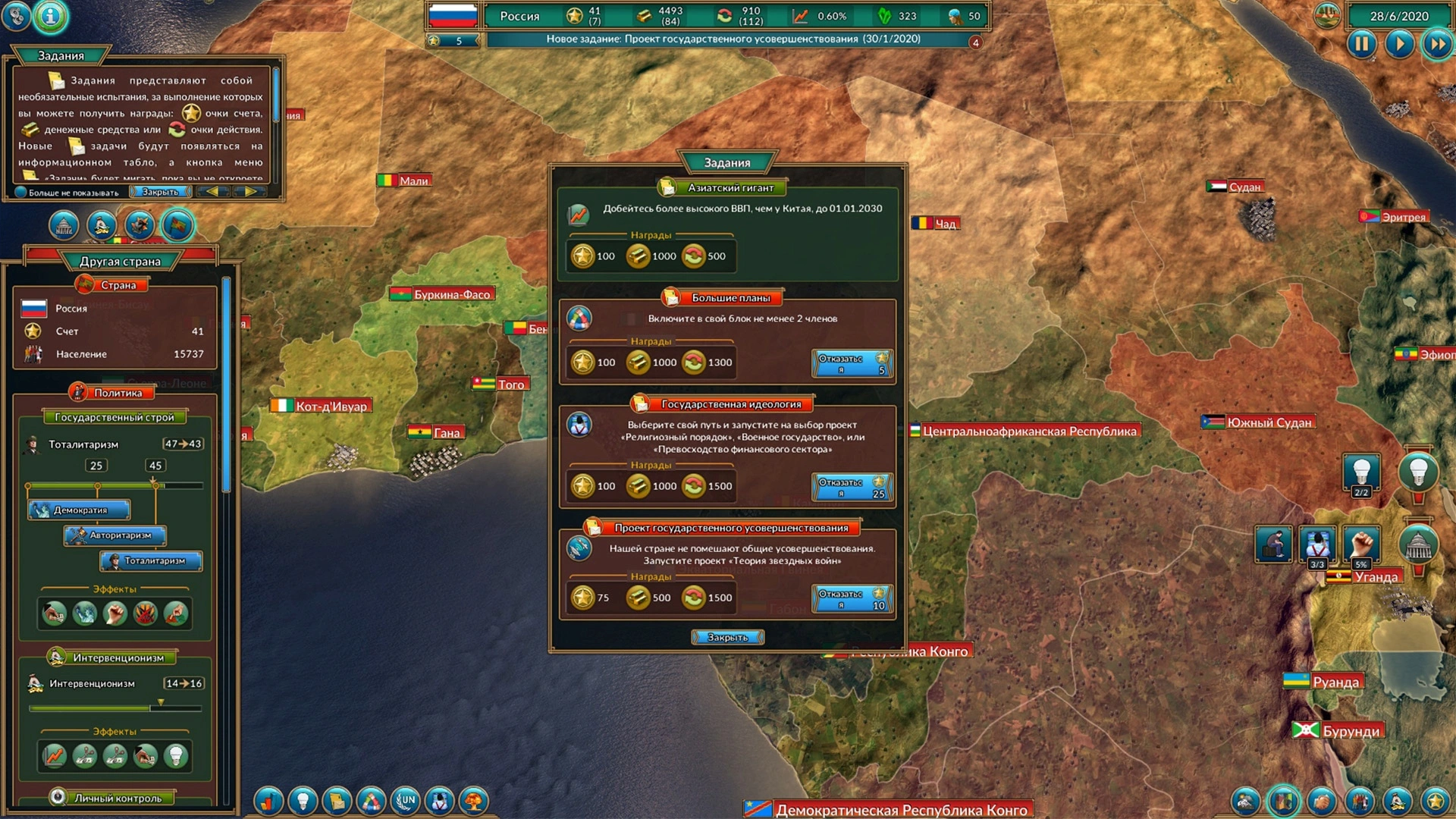Open the UN menu icon
Viewport: 1456px width, 819px height.
pyautogui.click(x=406, y=801)
